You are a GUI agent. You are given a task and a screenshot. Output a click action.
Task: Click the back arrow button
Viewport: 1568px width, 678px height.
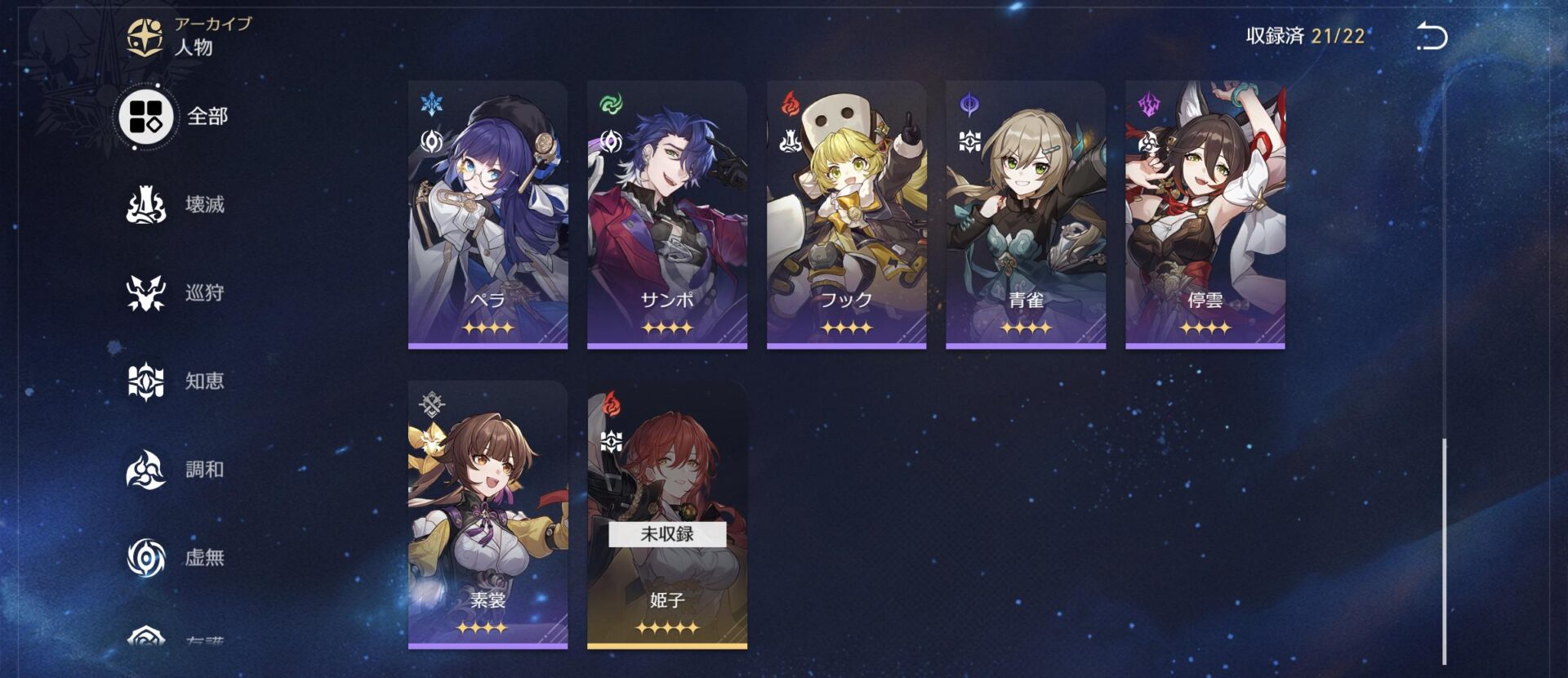tap(1431, 37)
